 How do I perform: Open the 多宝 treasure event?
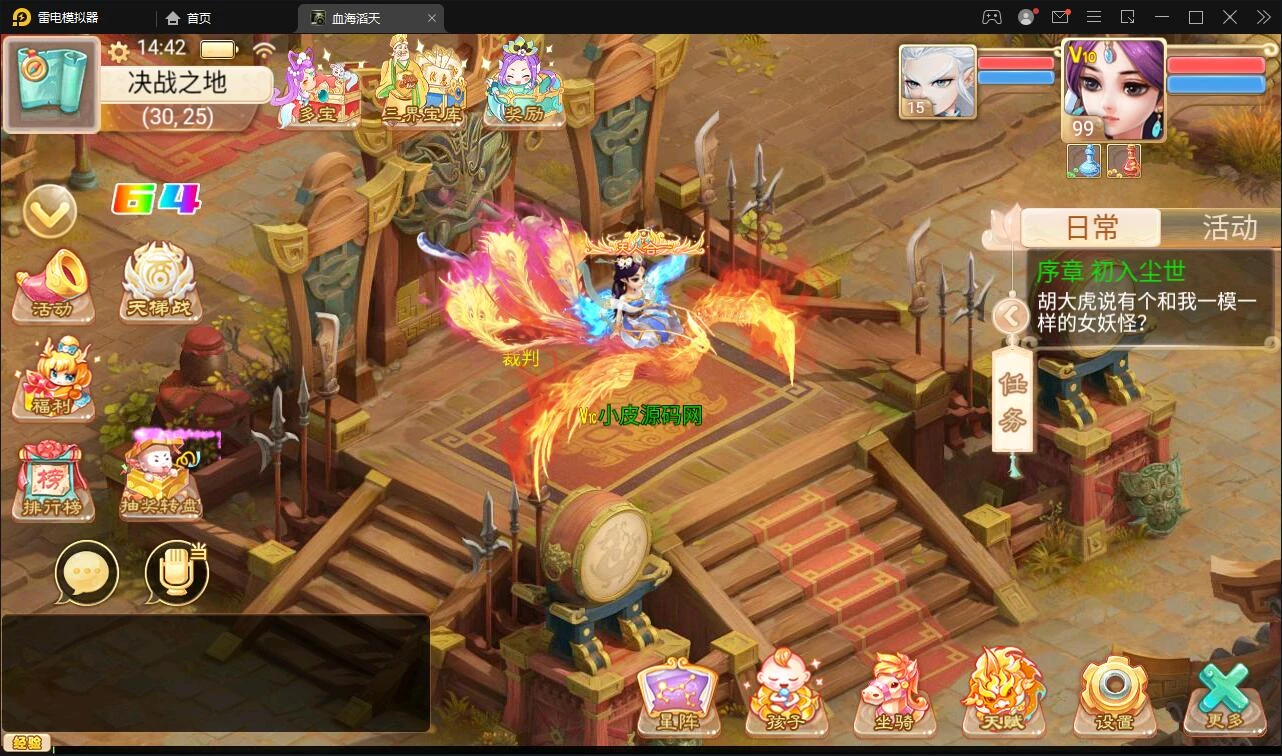(x=320, y=90)
